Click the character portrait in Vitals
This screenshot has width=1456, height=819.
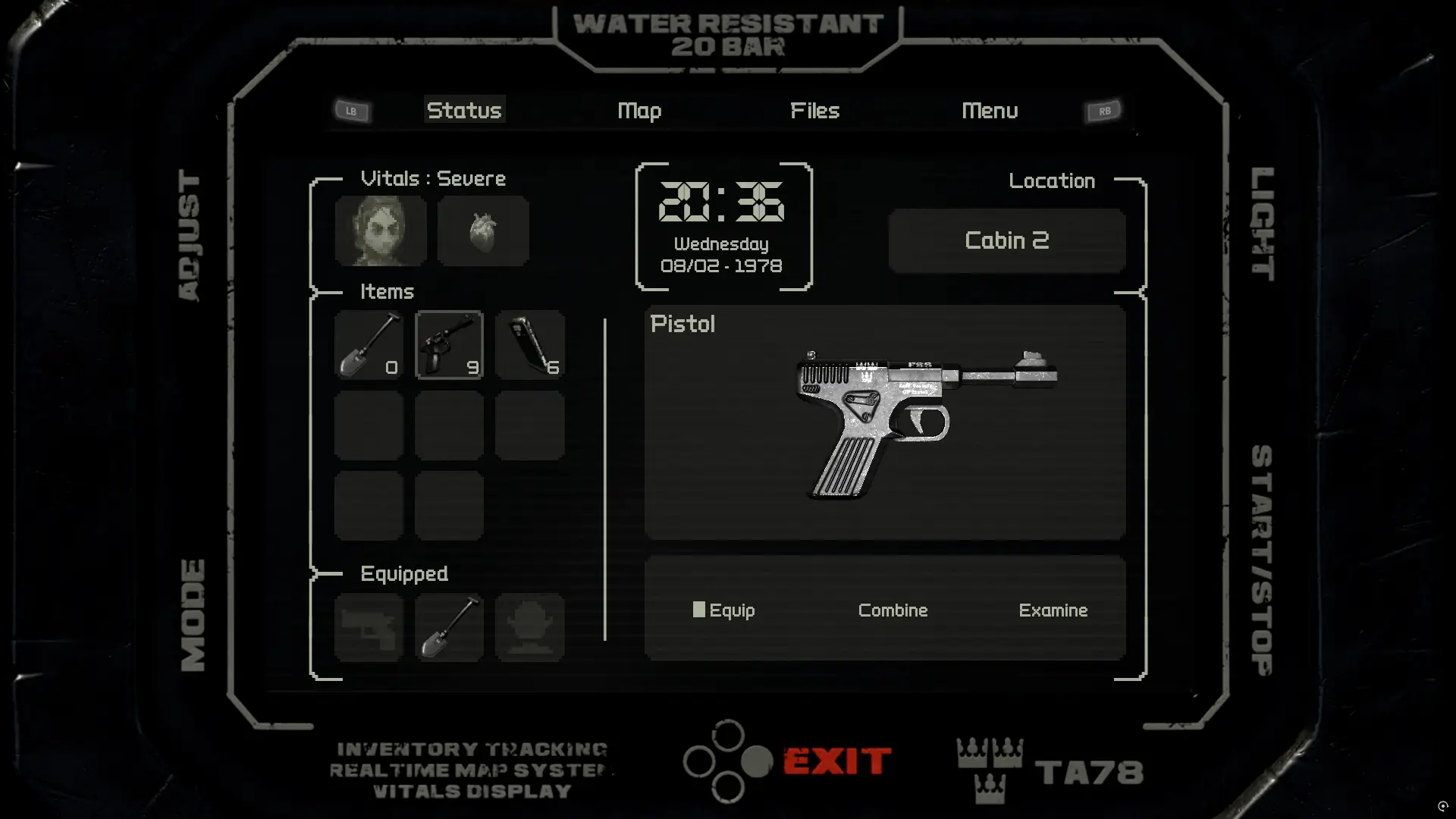[381, 231]
